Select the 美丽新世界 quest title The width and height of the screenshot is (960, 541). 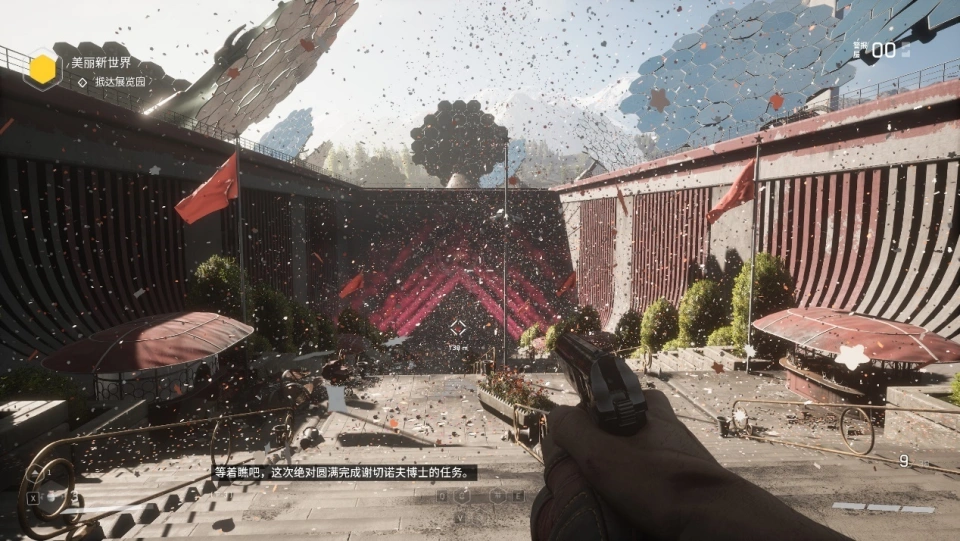[100, 62]
